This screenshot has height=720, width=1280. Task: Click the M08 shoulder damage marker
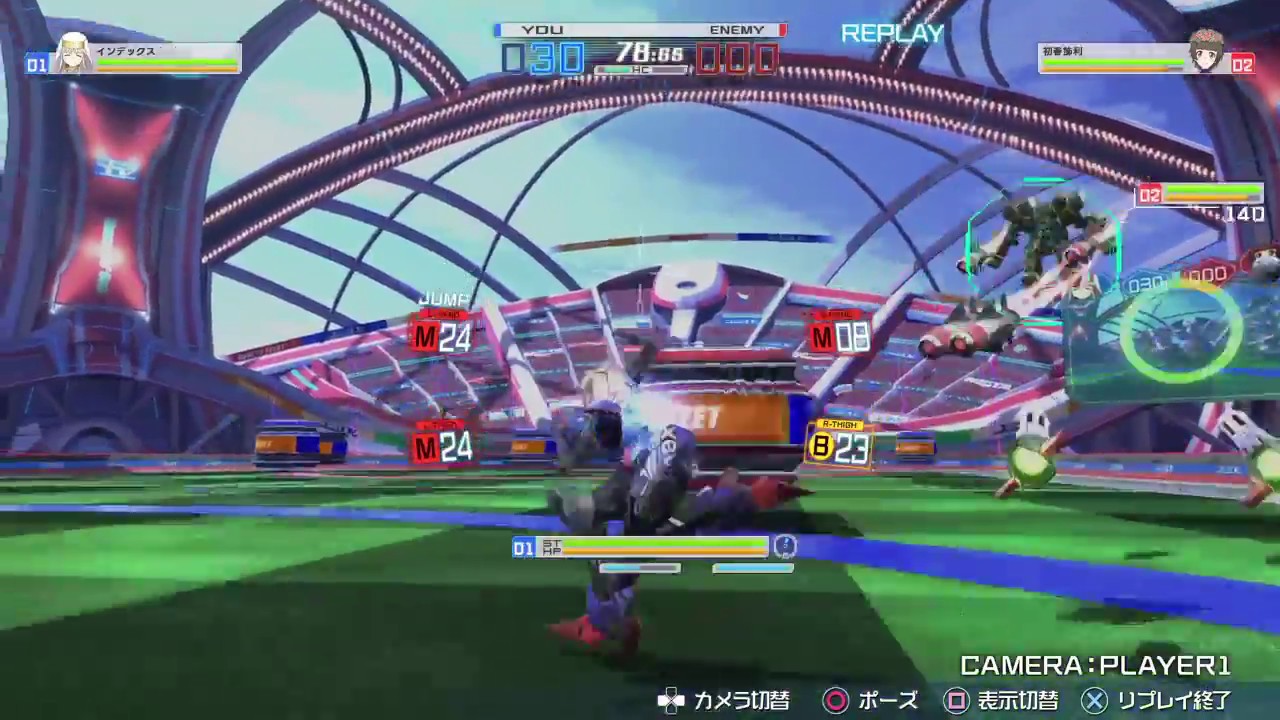click(835, 337)
